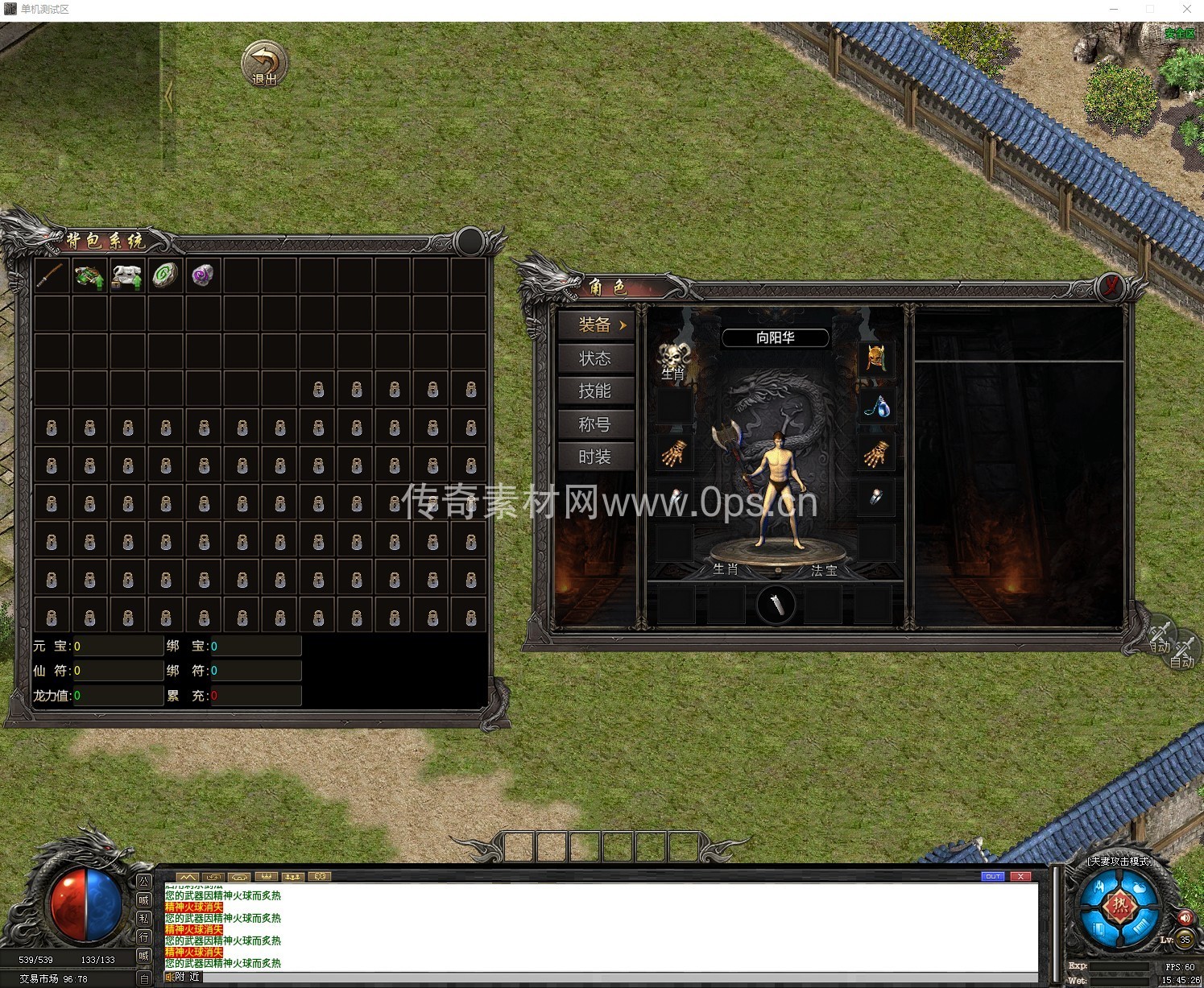Select the 私 private chat channel
Screen dimensions: 1204x988
pos(144,918)
